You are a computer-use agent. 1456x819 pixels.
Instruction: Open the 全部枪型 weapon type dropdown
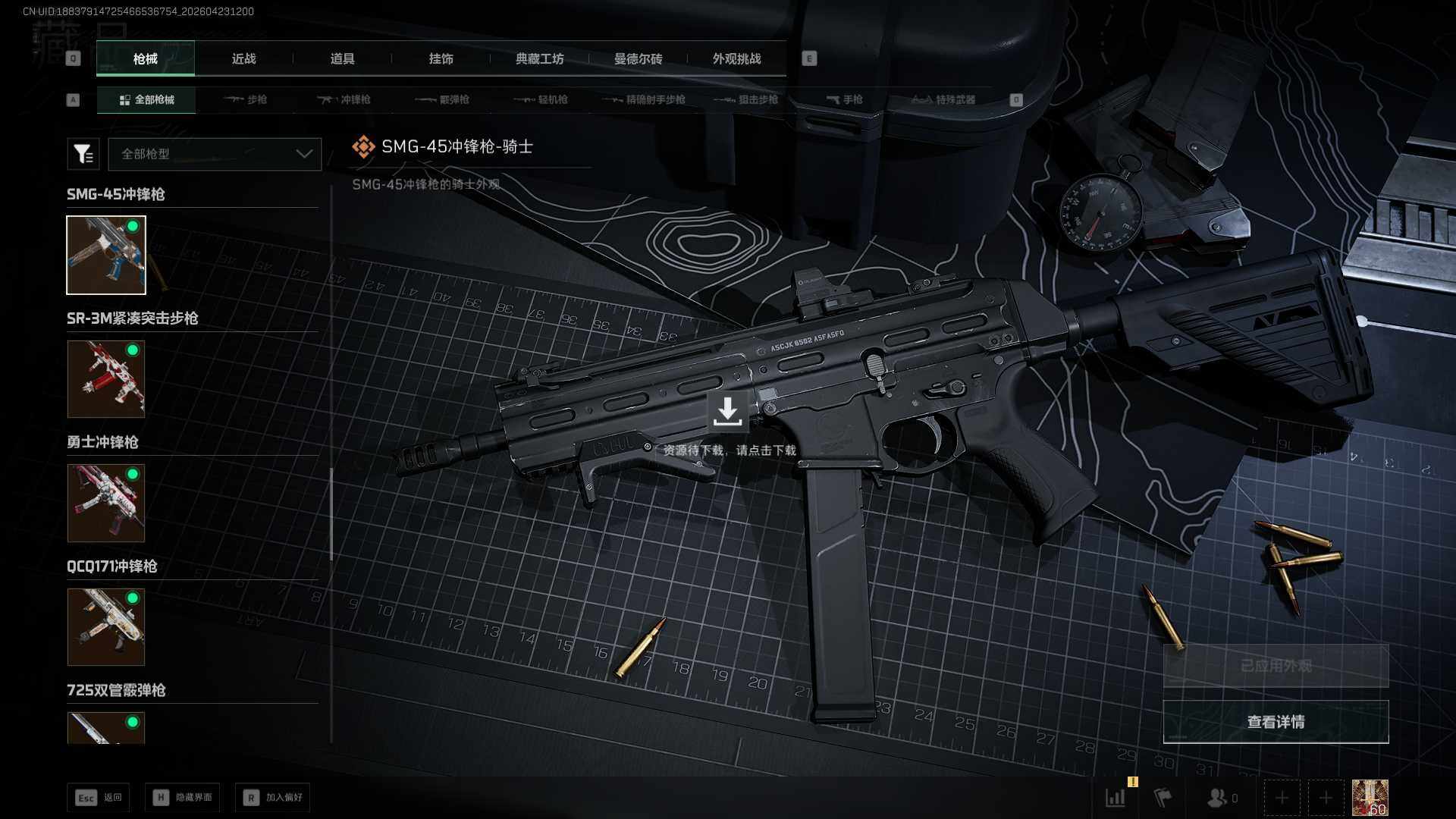(215, 154)
